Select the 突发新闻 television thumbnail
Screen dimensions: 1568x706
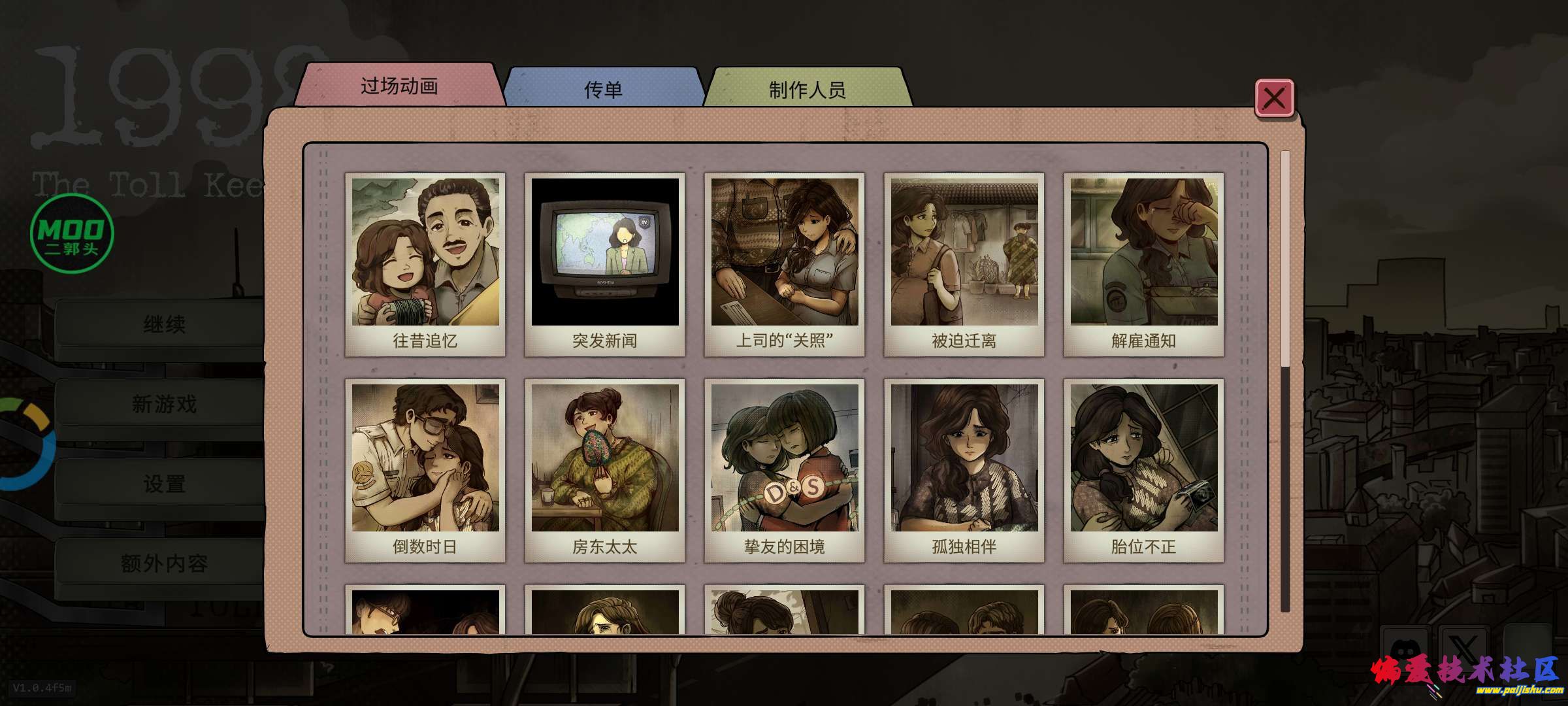pyautogui.click(x=605, y=264)
